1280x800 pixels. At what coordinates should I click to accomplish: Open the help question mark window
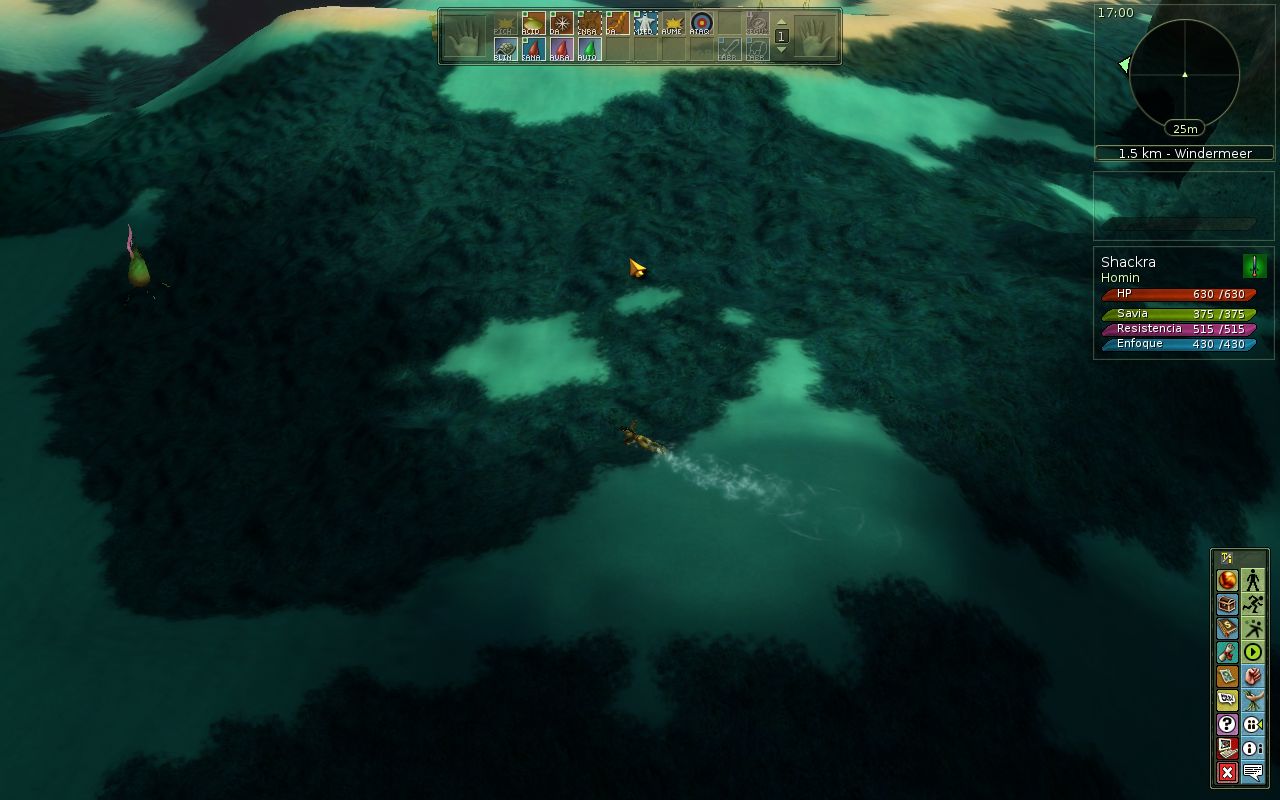[x=1227, y=724]
